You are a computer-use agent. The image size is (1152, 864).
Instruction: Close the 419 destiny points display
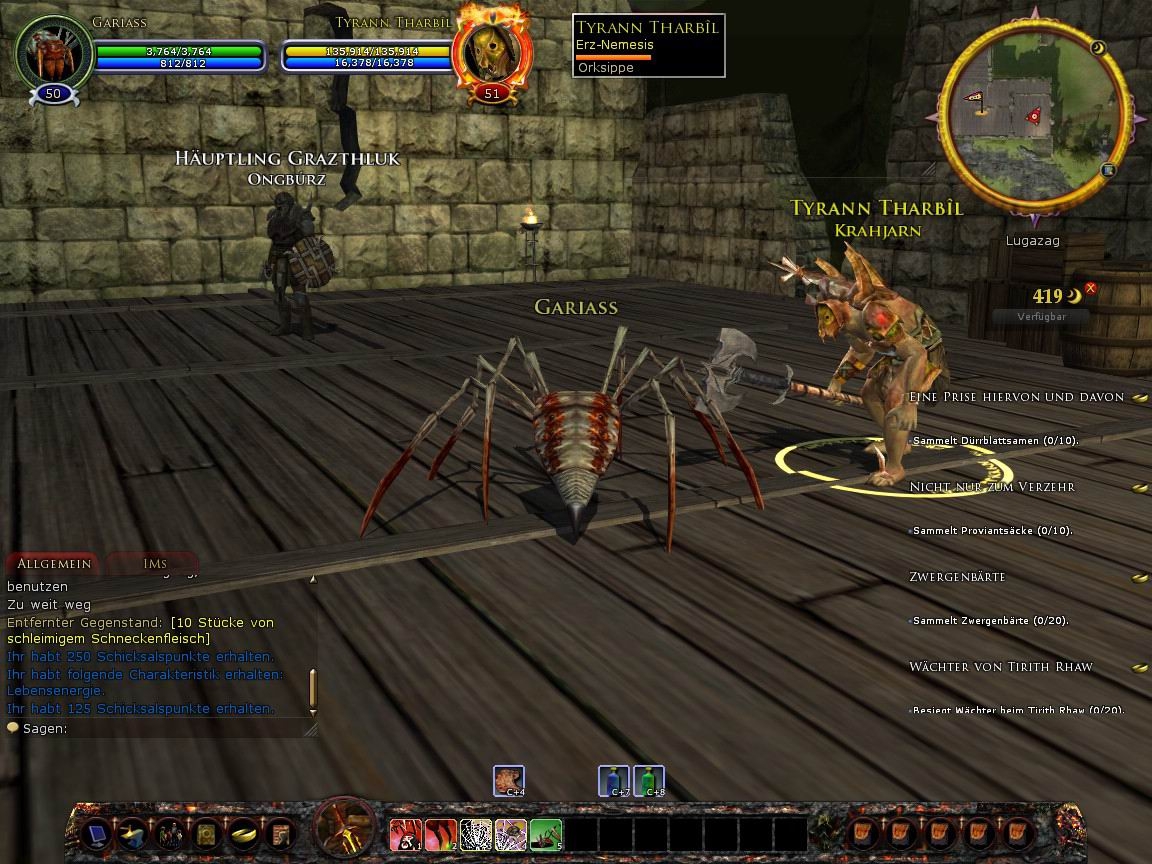click(1091, 289)
